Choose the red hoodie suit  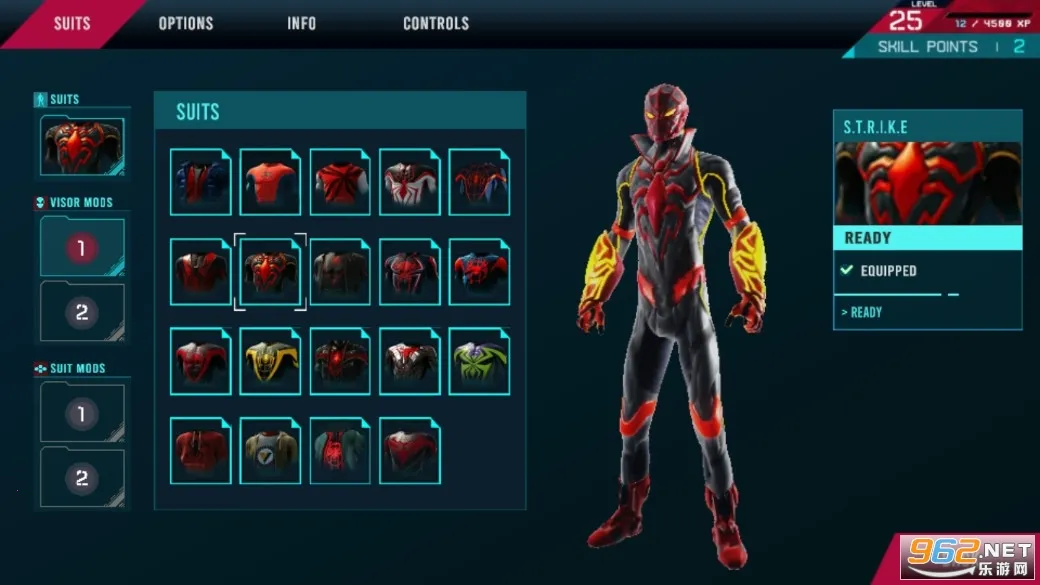[x=200, y=451]
